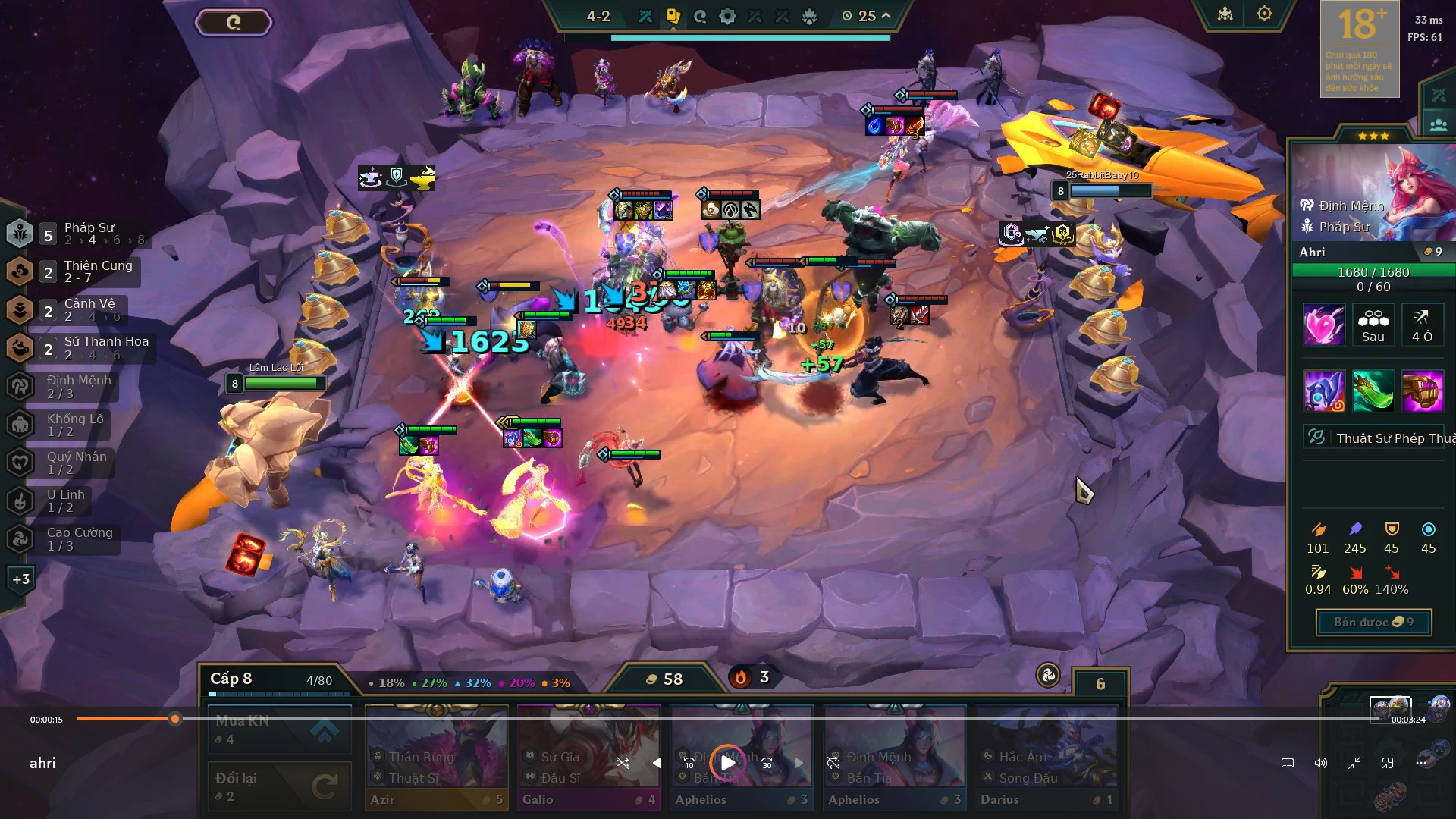Mute the video player volume
Screen dimensions: 1456x819
[x=1321, y=763]
